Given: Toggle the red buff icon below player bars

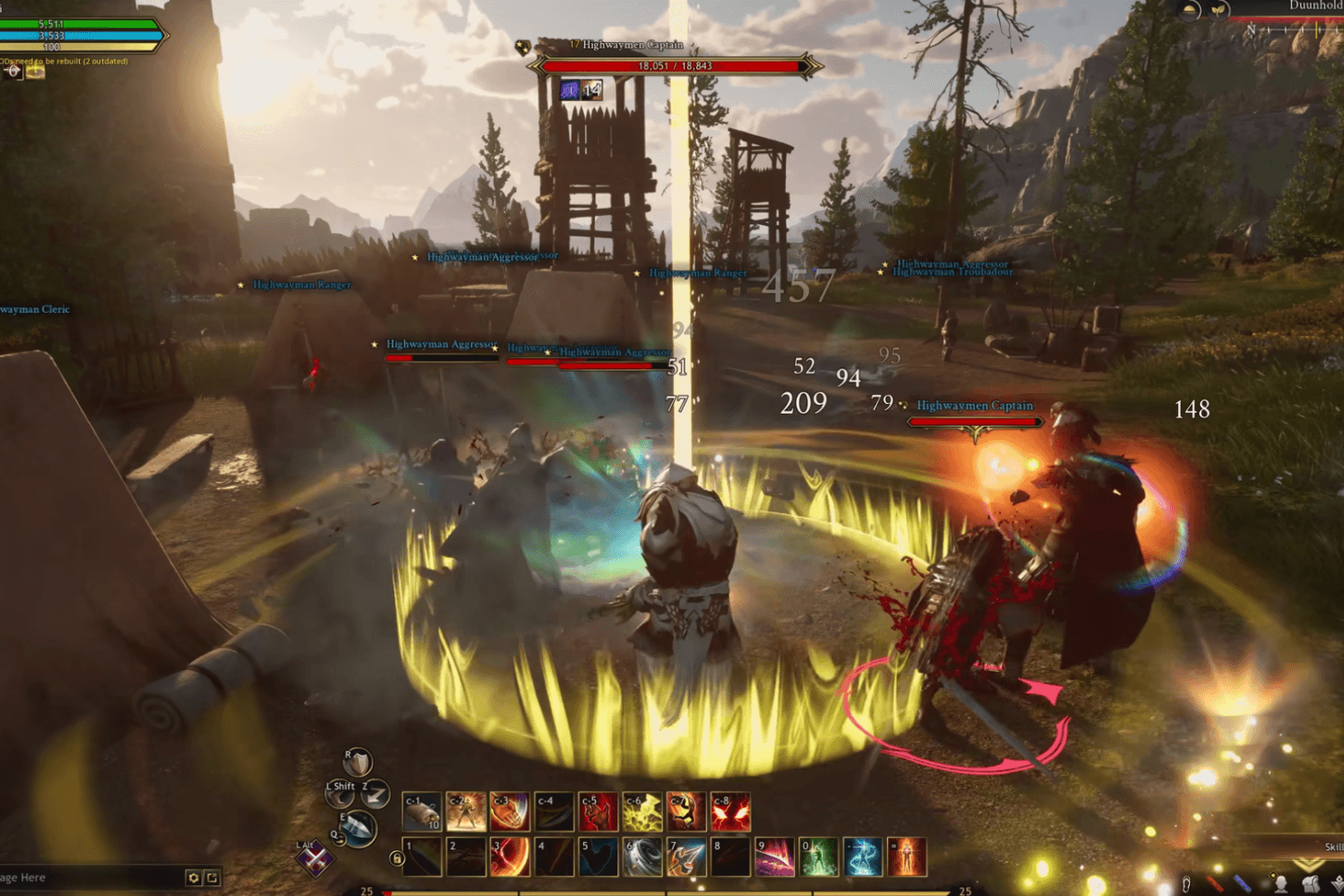Looking at the screenshot, I should point(13,73).
